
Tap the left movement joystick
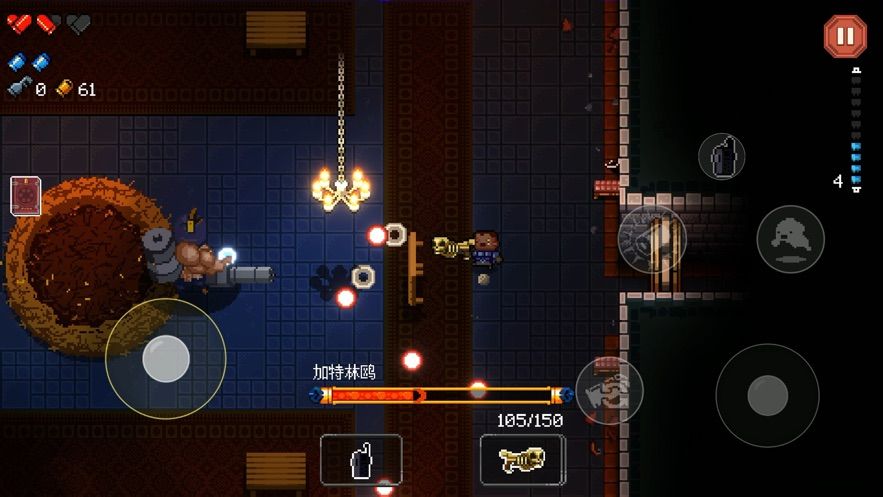[166, 357]
